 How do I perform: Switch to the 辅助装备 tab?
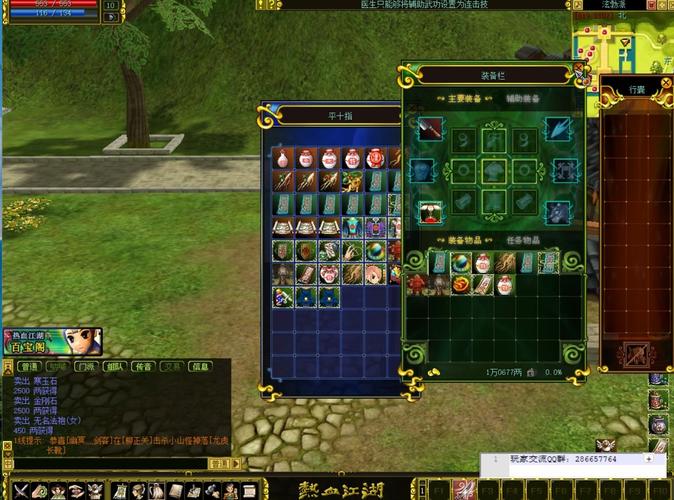click(523, 98)
